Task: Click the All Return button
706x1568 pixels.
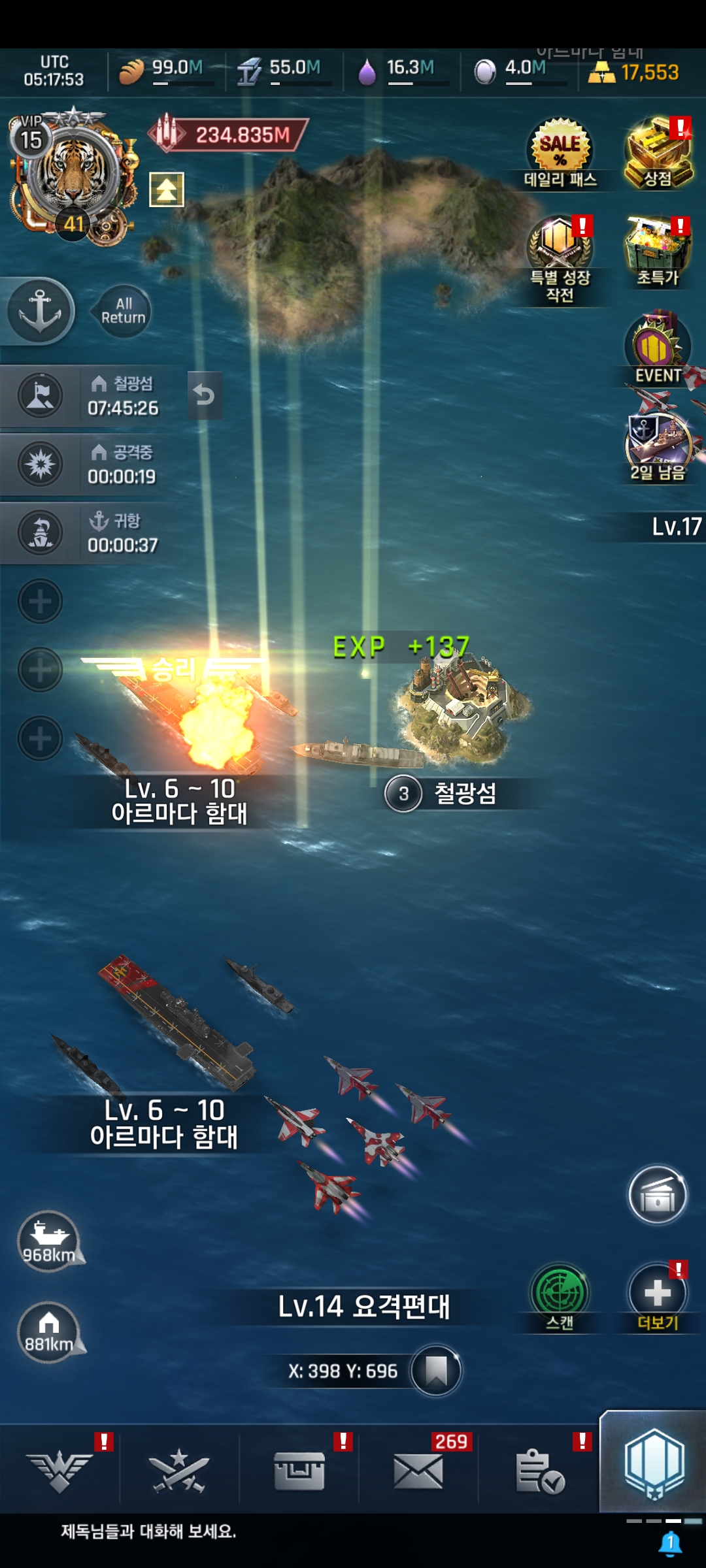Action: 123,311
